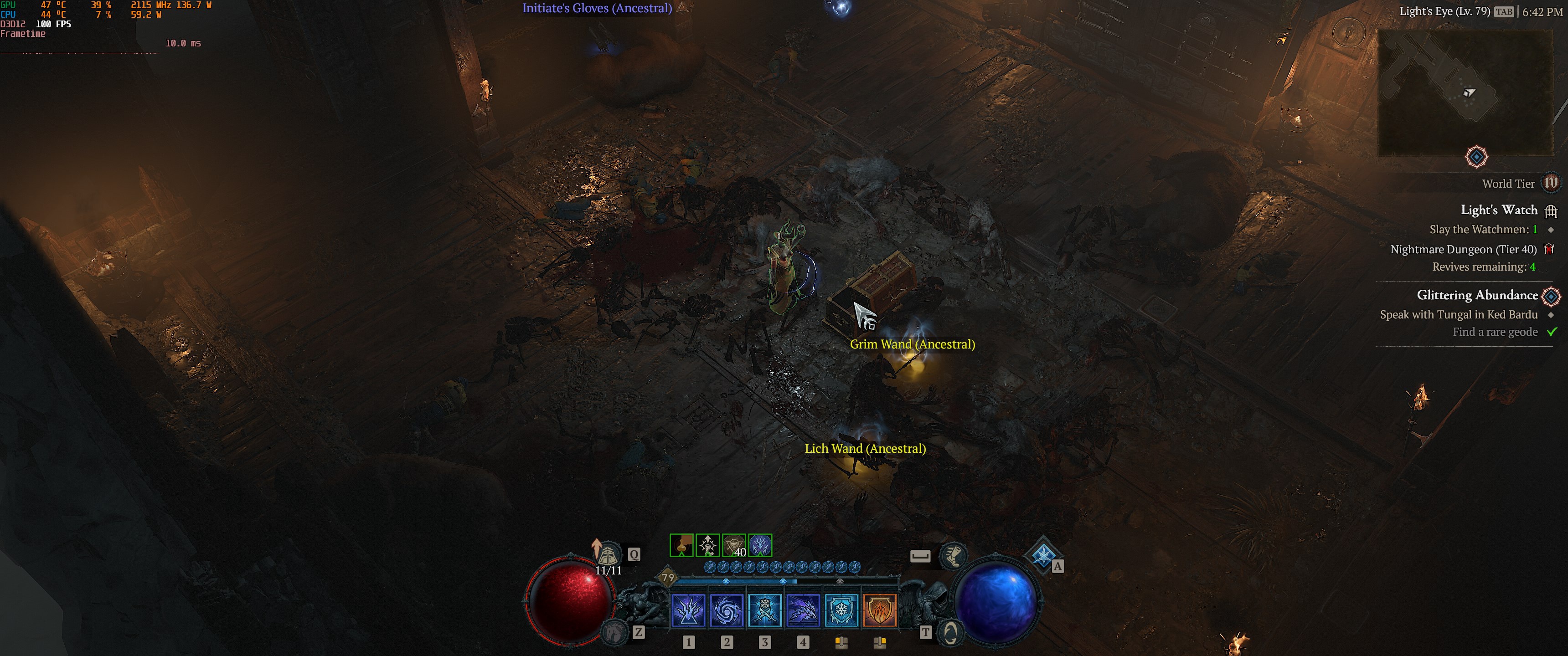Select the Glittering Abundance quest tracker
This screenshot has width=1568, height=656.
[1477, 295]
